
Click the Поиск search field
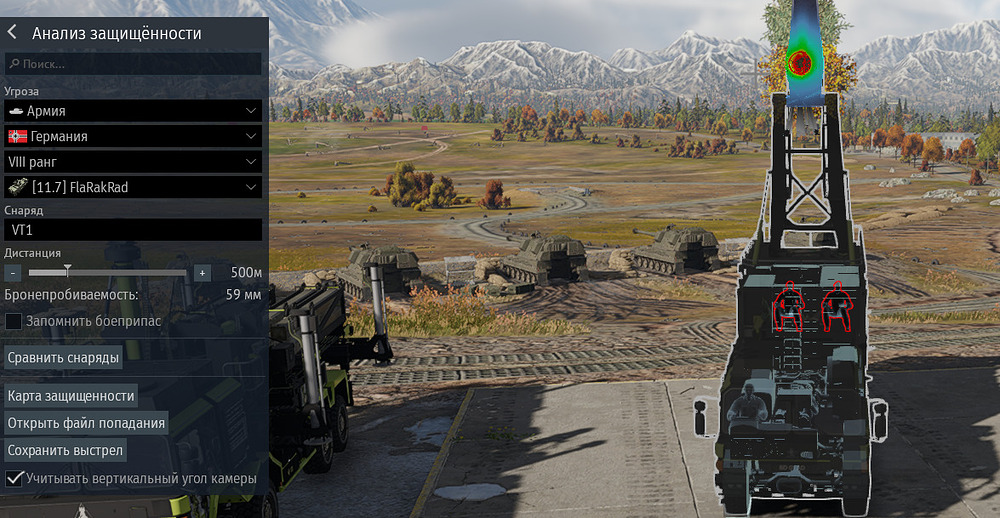pos(133,64)
